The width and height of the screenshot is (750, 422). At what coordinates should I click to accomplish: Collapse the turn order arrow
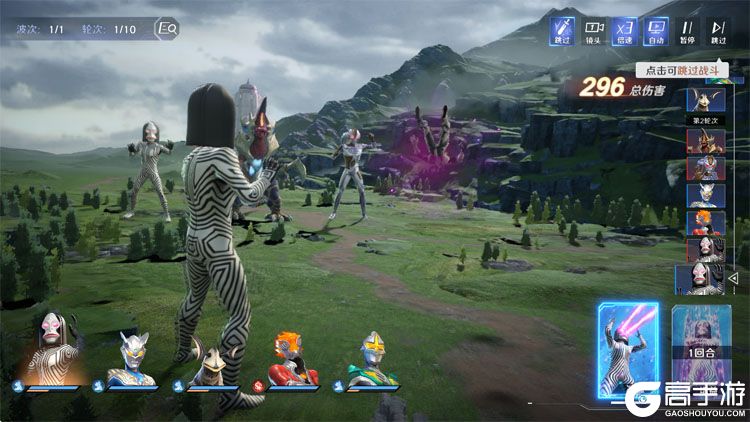pyautogui.click(x=732, y=278)
